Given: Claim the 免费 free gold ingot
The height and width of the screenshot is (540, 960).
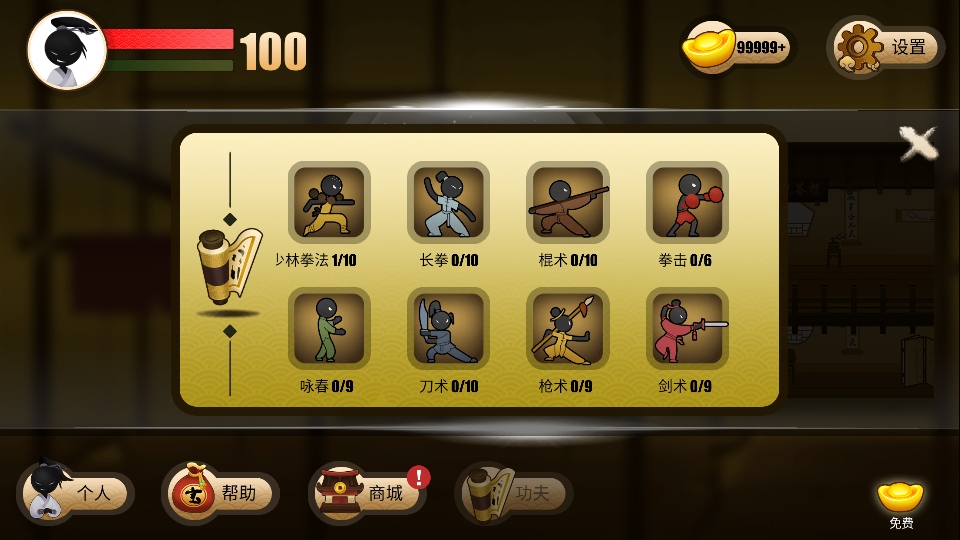Looking at the screenshot, I should (x=900, y=502).
